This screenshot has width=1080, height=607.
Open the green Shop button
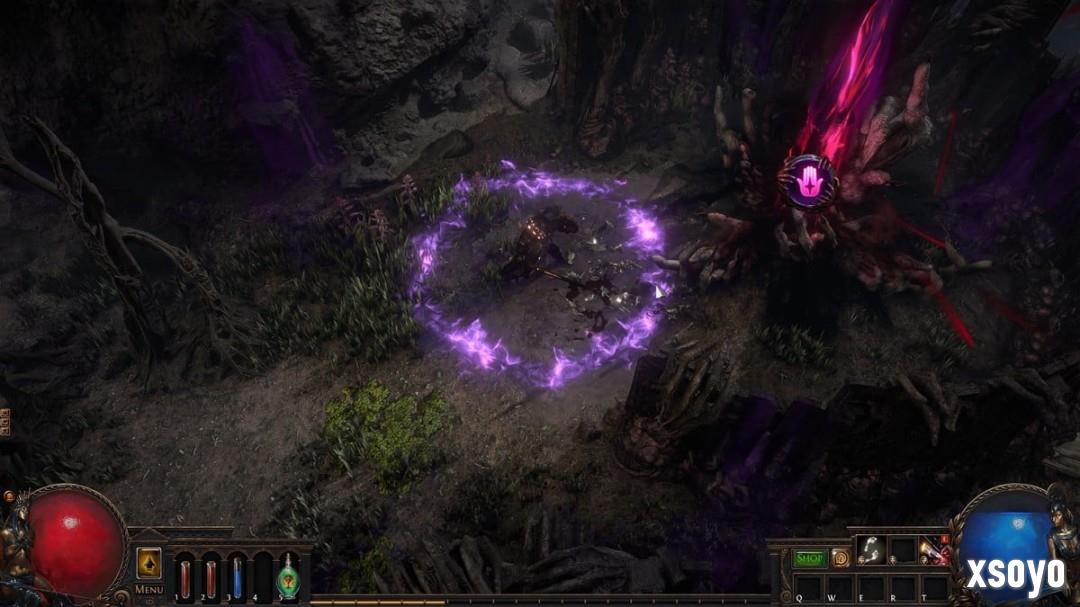tap(810, 558)
